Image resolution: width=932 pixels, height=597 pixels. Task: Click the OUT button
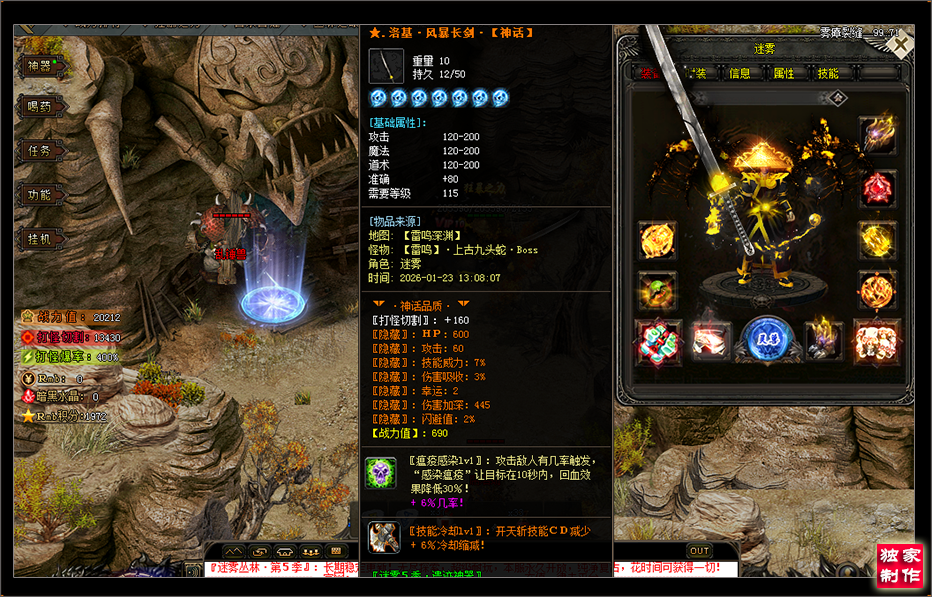coord(699,551)
